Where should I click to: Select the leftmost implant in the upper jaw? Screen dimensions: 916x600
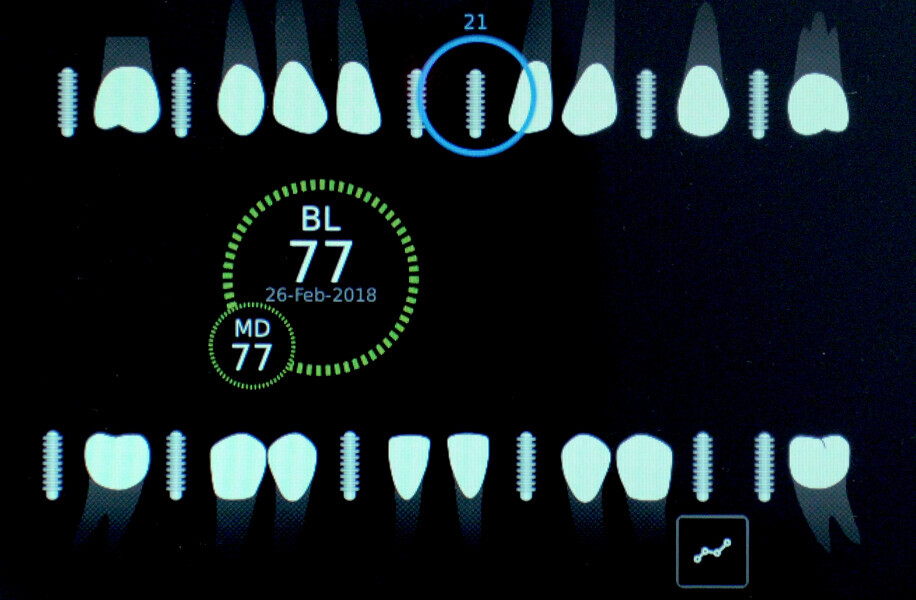coord(68,102)
